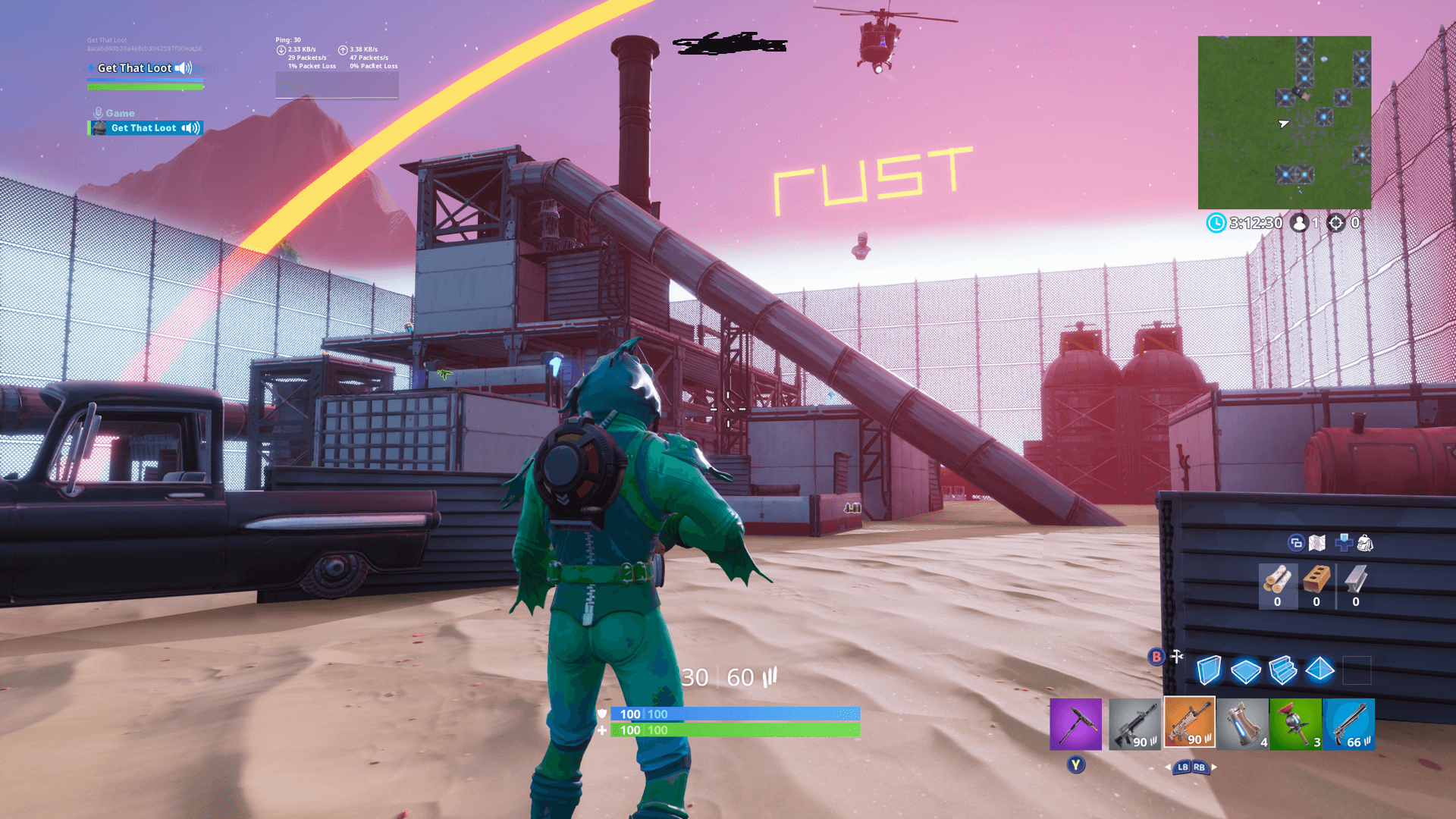This screenshot has width=1456, height=819.
Task: Toggle voice chat on Get That Loot party member
Action: point(189,127)
